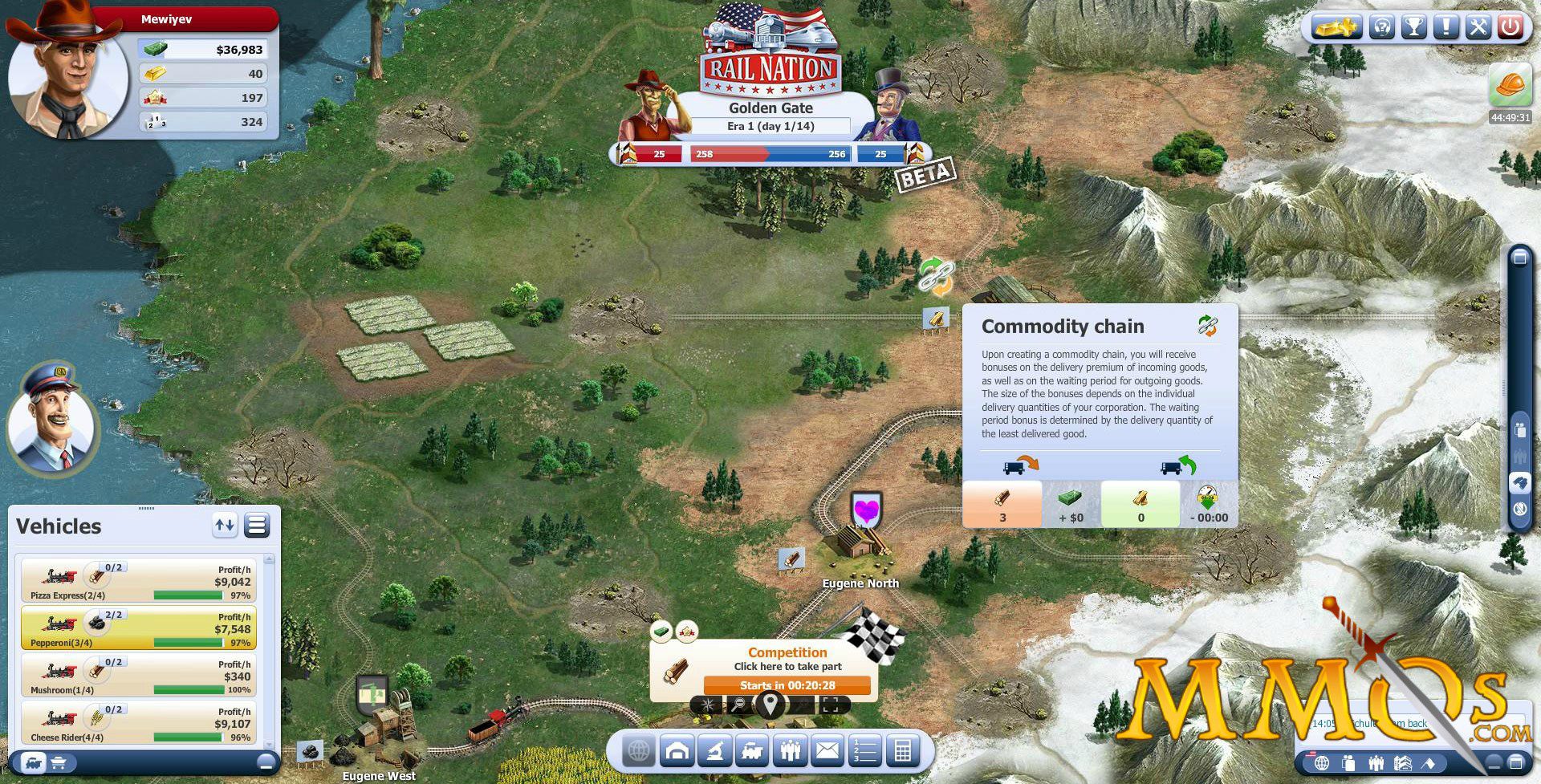The width and height of the screenshot is (1541, 784).
Task: Open the locomotive trains button
Action: [x=752, y=751]
